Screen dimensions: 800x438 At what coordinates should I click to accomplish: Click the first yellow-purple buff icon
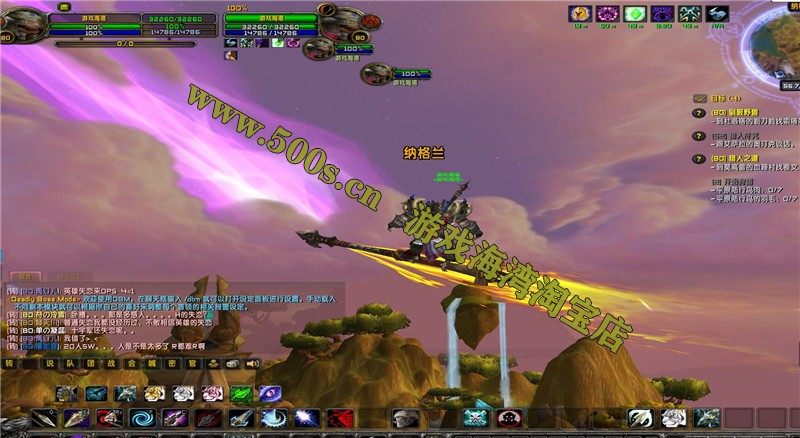pos(579,14)
